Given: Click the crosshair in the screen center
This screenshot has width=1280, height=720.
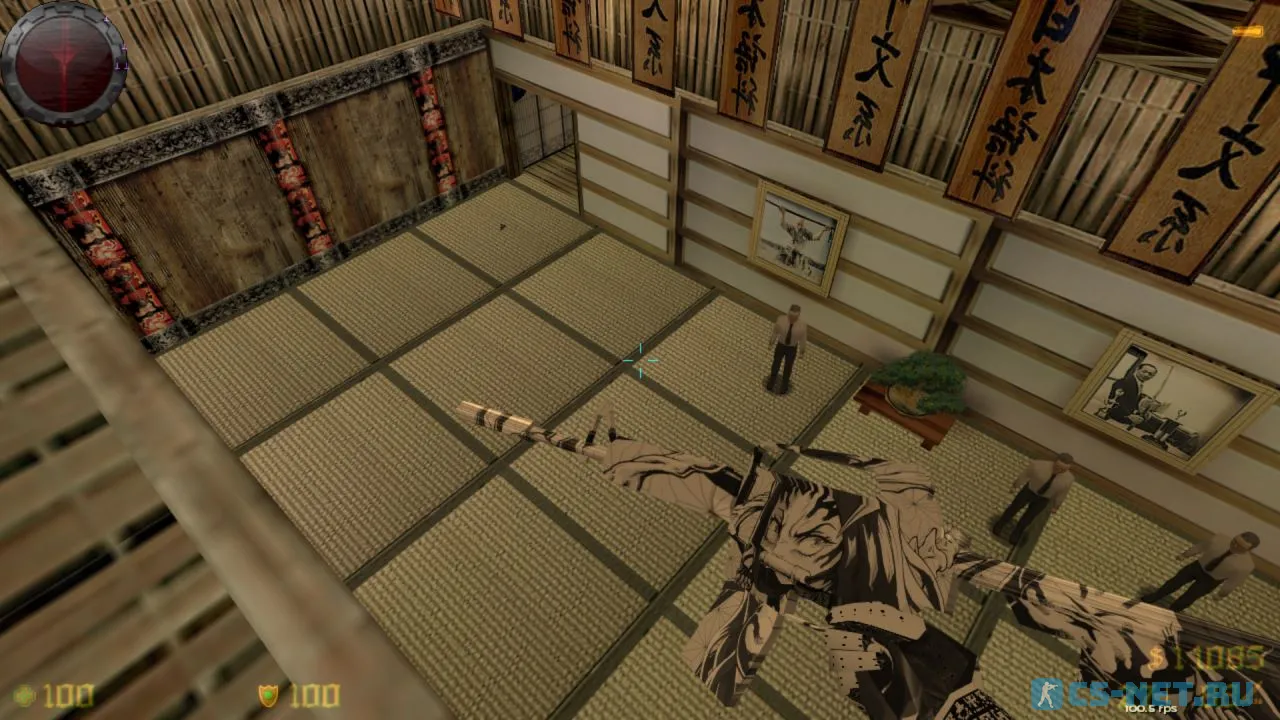Looking at the screenshot, I should tap(639, 362).
